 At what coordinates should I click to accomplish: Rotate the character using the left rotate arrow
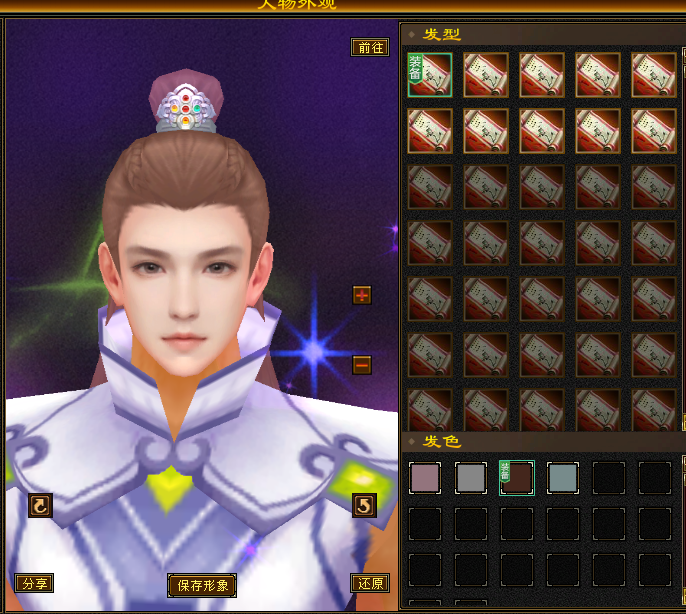tap(39, 506)
